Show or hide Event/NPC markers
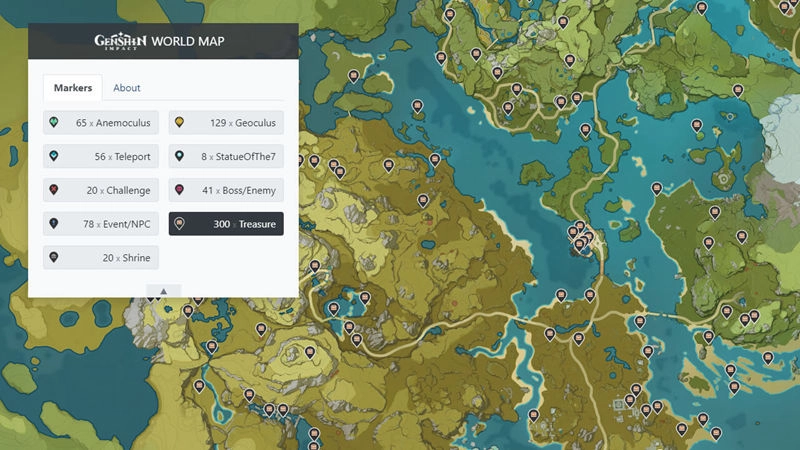The height and width of the screenshot is (450, 800). click(101, 224)
